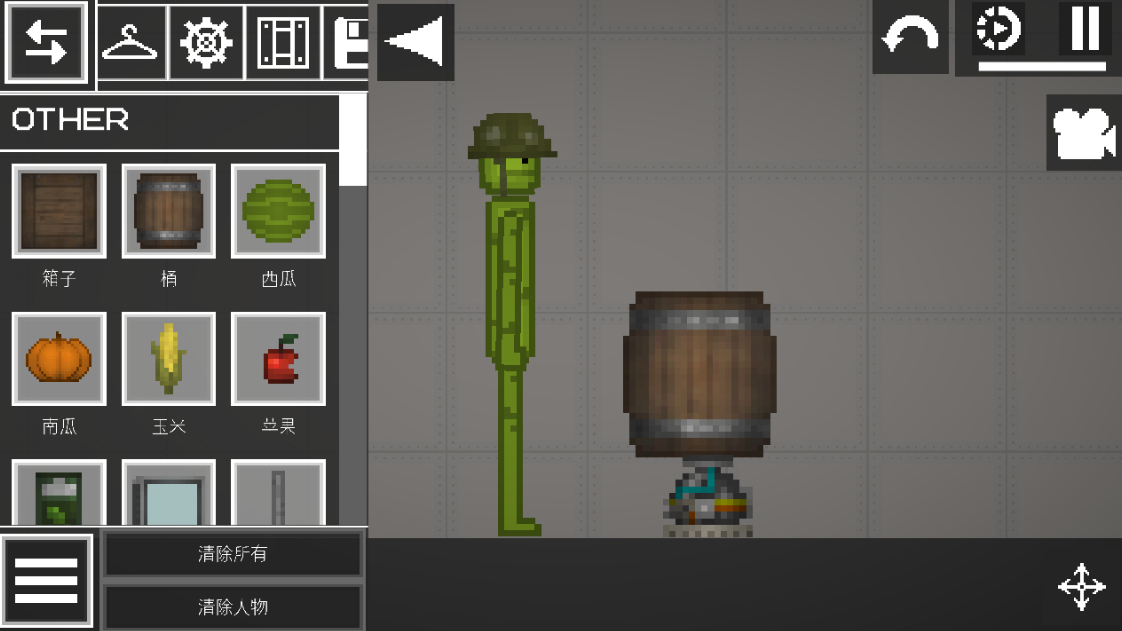Save using the floppy disk icon

tap(350, 43)
